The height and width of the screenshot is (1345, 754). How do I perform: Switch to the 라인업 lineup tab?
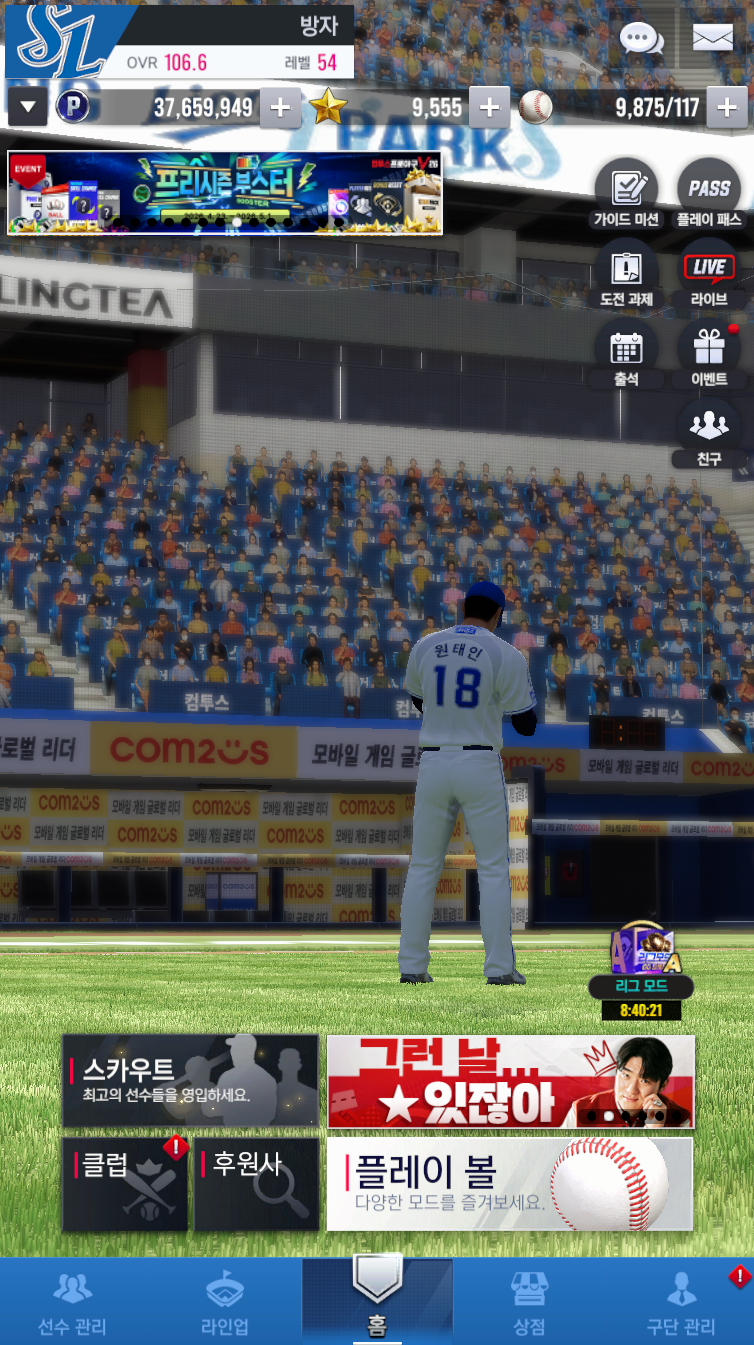[225, 1304]
